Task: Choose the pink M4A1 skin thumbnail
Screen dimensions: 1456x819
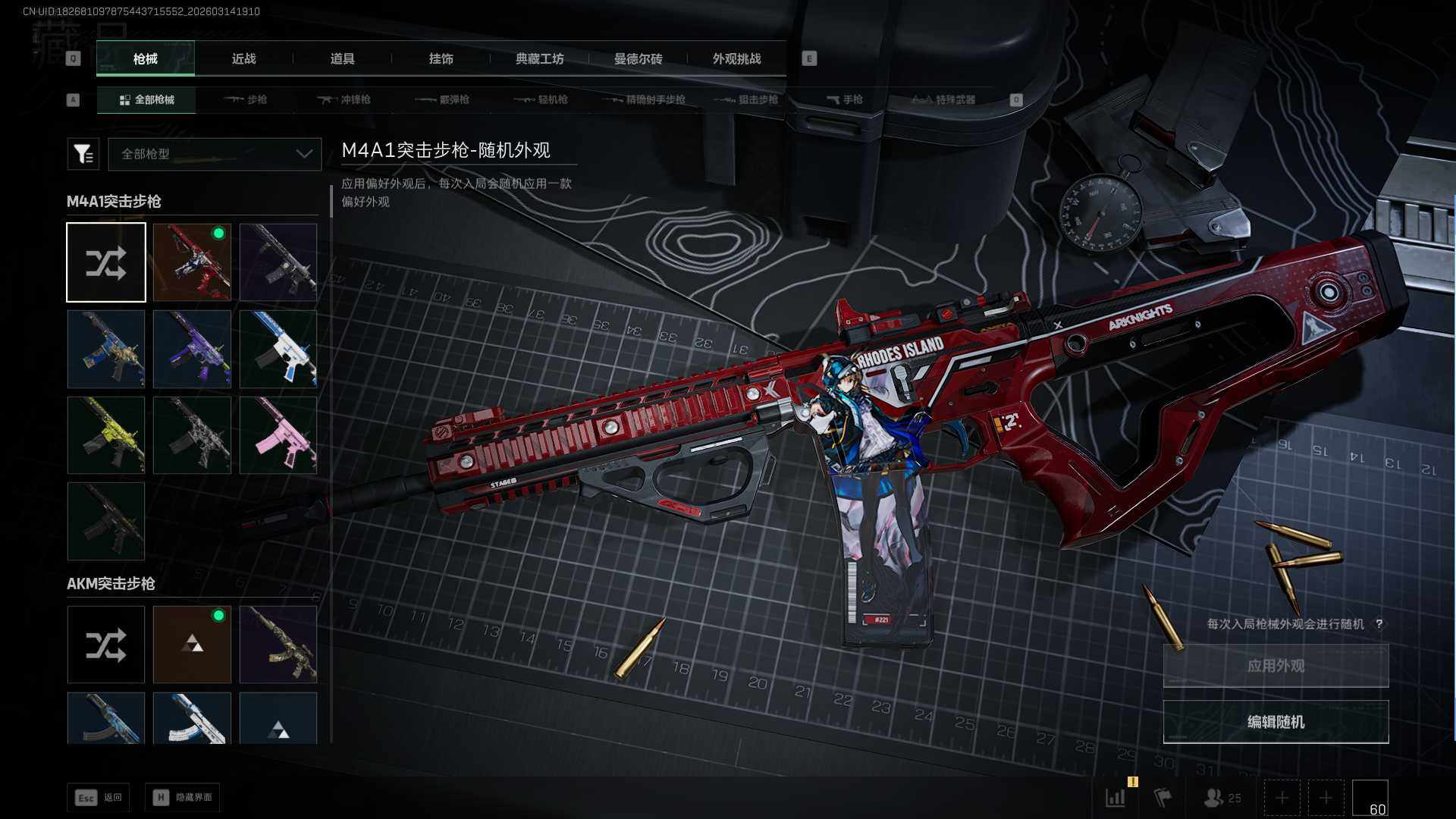Action: pyautogui.click(x=278, y=435)
